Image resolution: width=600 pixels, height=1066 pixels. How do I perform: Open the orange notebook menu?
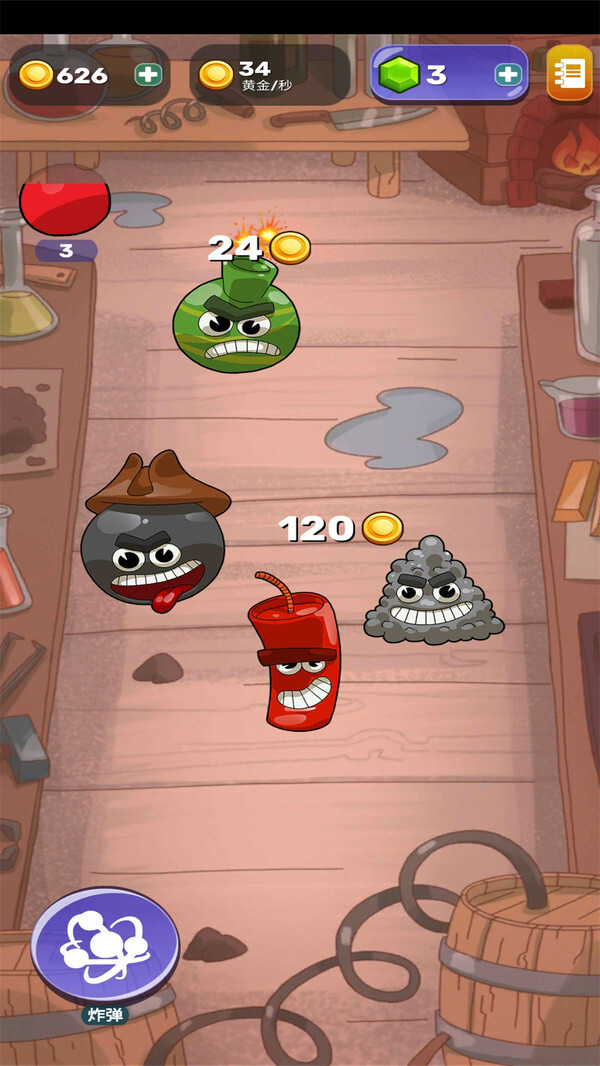569,73
